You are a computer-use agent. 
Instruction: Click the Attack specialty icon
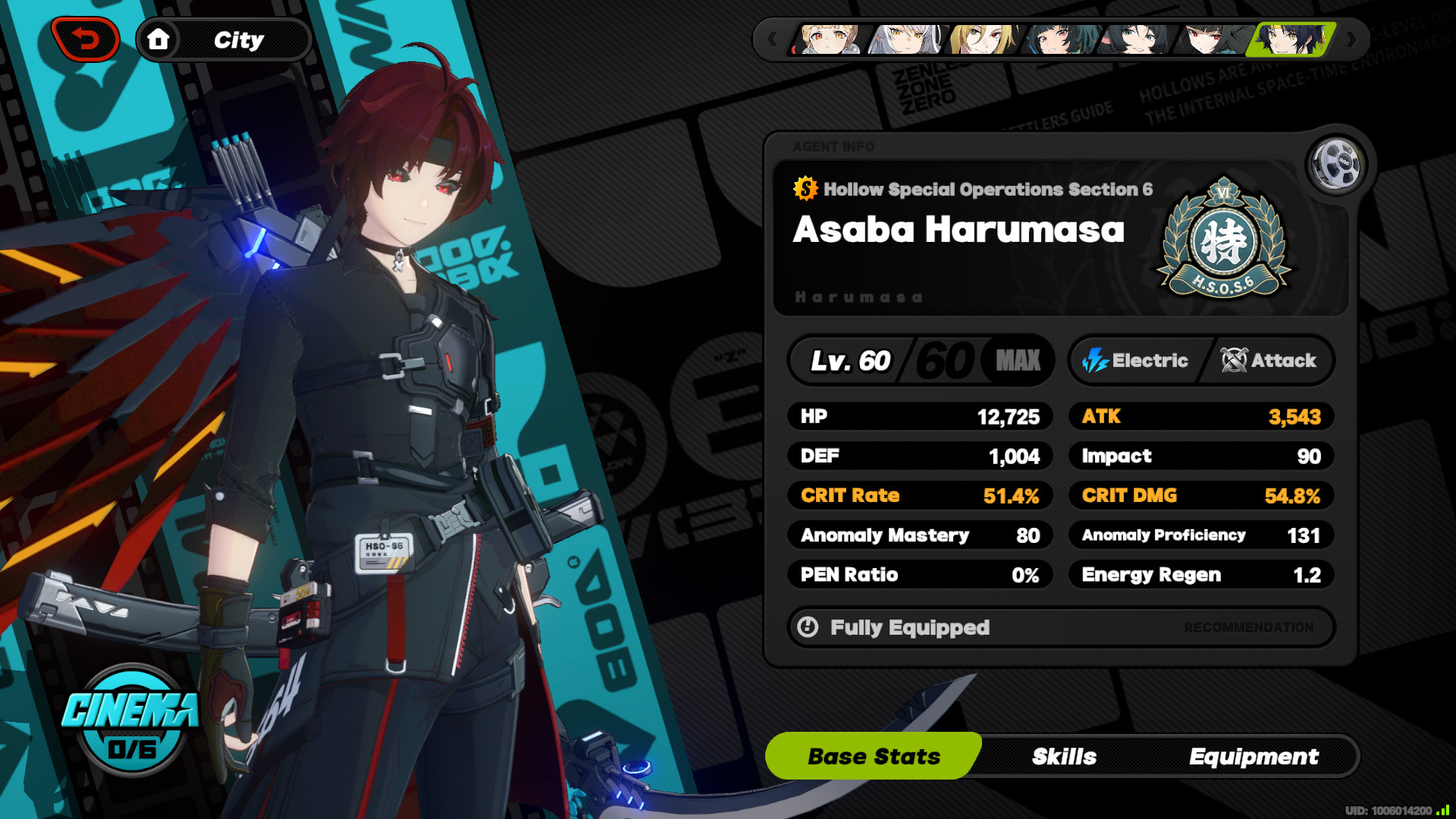[x=1232, y=360]
